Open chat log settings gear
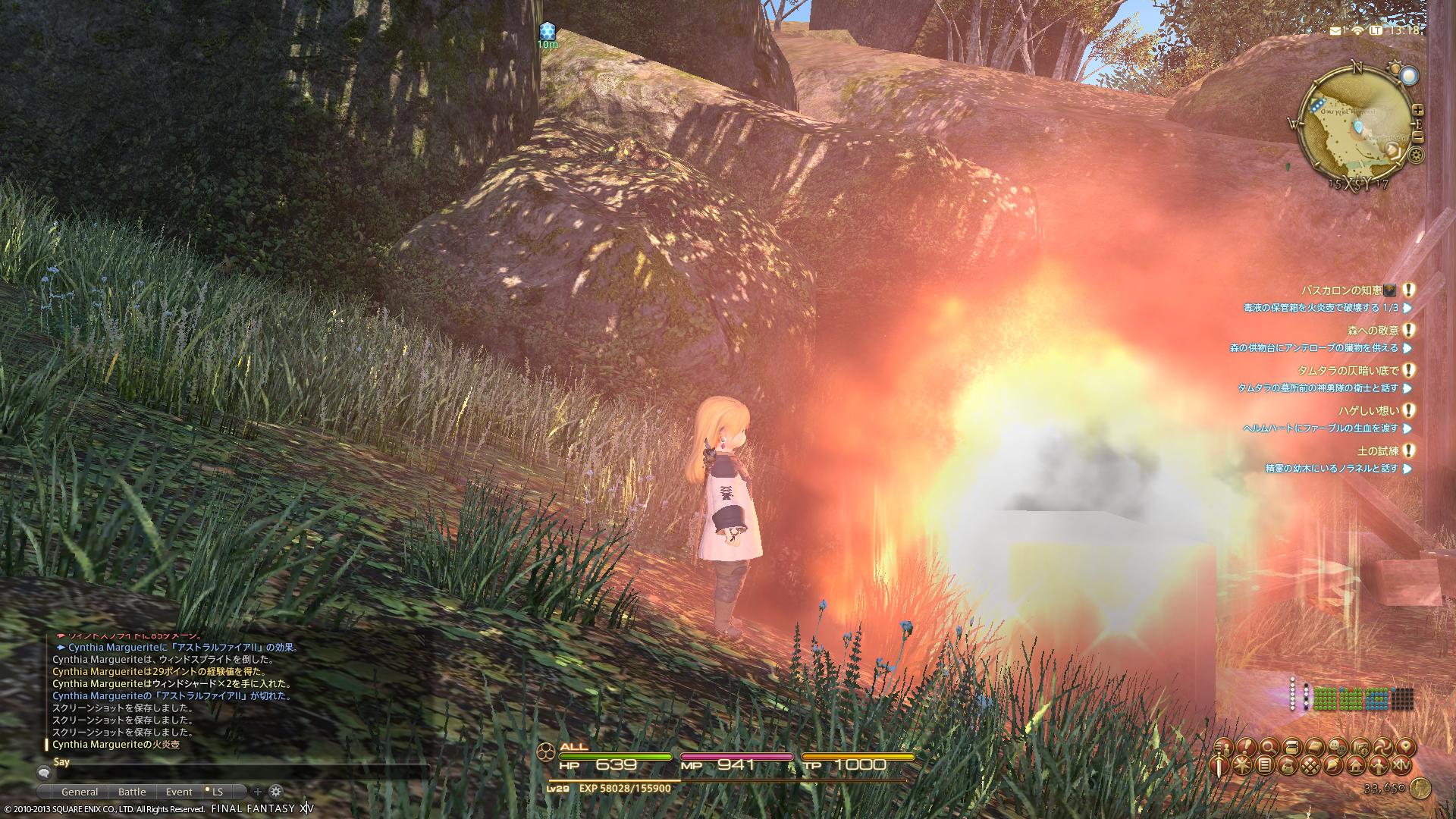 coord(276,792)
